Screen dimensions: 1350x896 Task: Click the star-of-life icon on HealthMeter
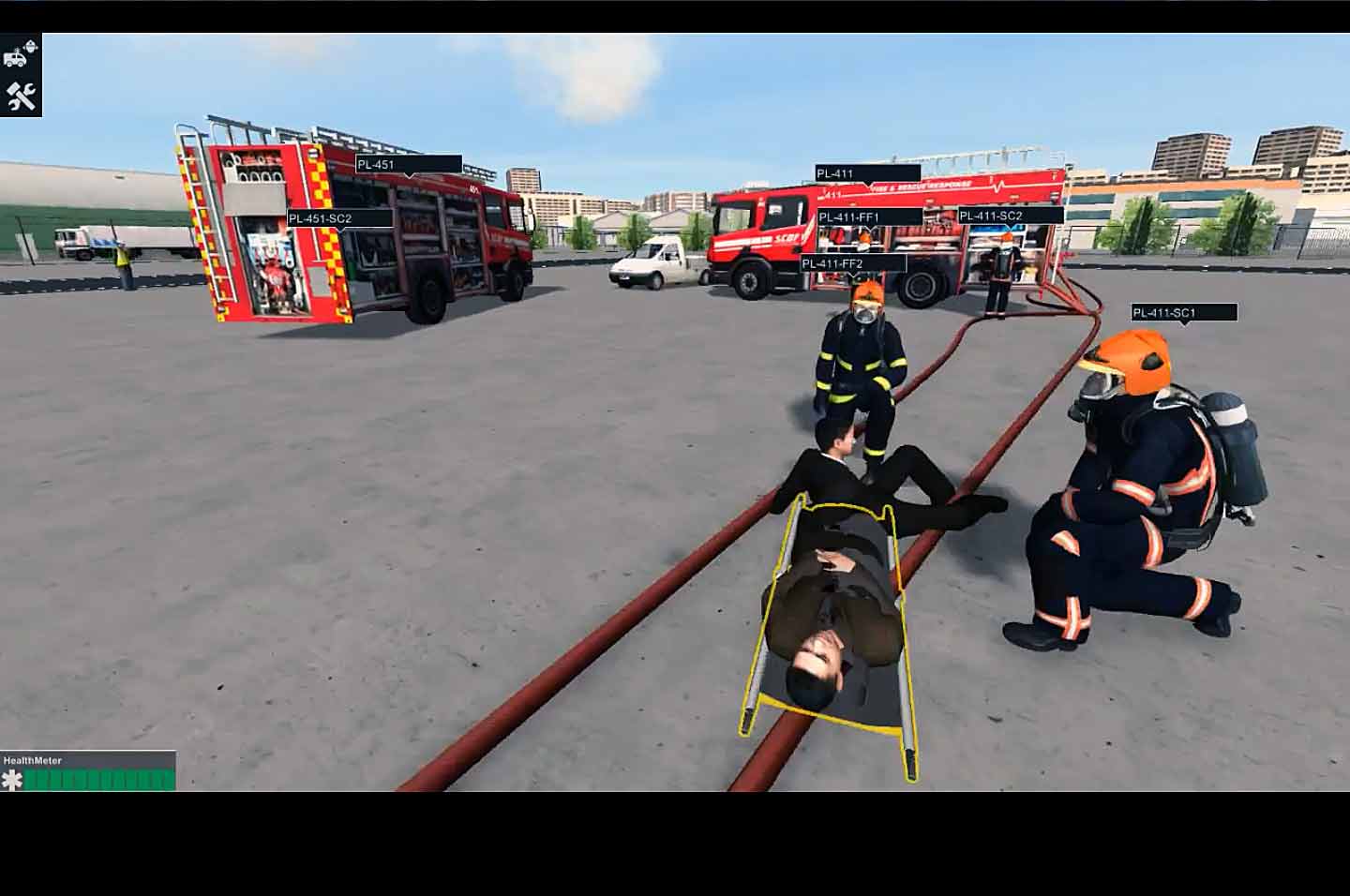pos(13,778)
